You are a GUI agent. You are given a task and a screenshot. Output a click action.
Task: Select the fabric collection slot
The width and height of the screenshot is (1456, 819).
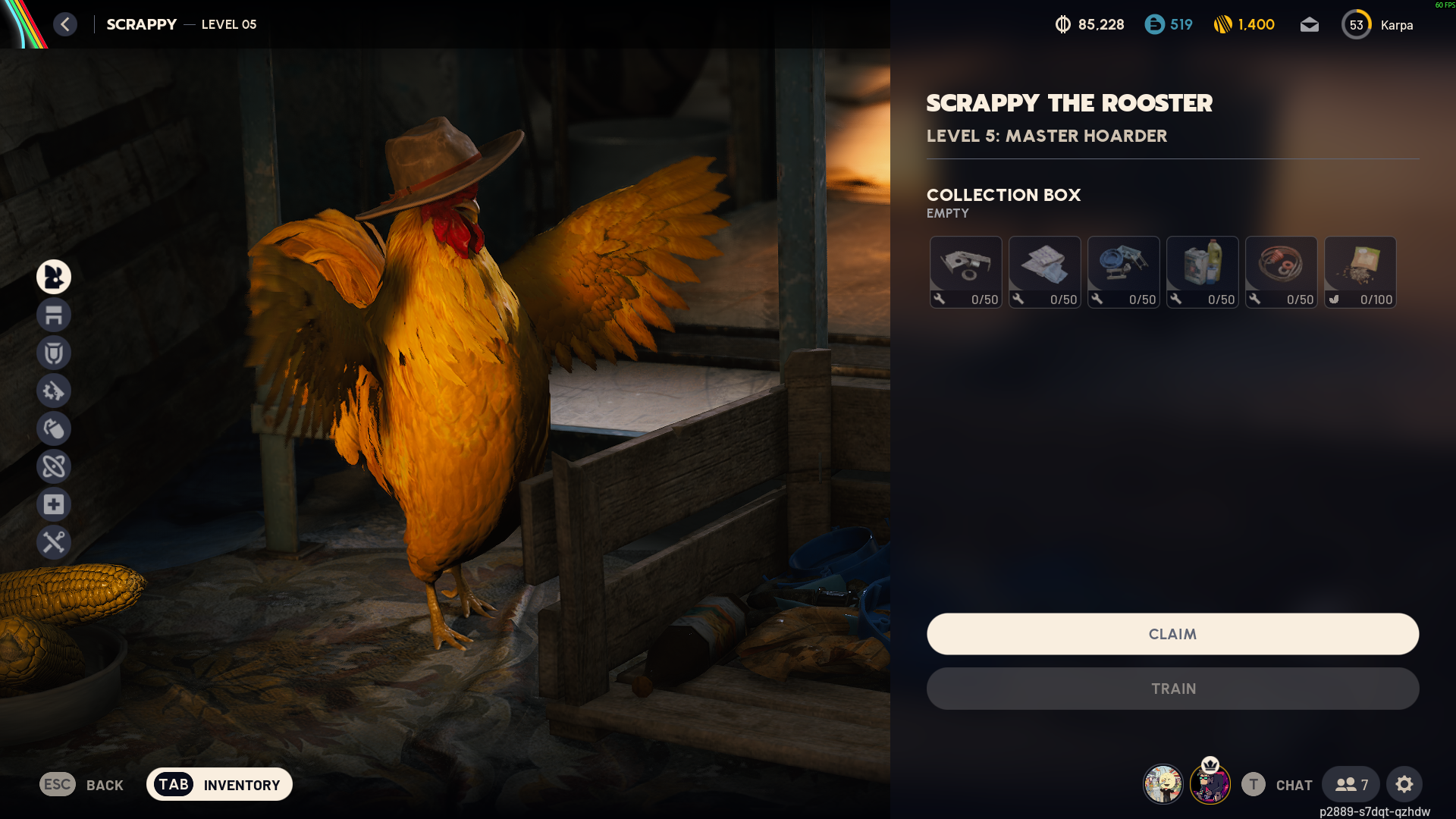click(1044, 271)
